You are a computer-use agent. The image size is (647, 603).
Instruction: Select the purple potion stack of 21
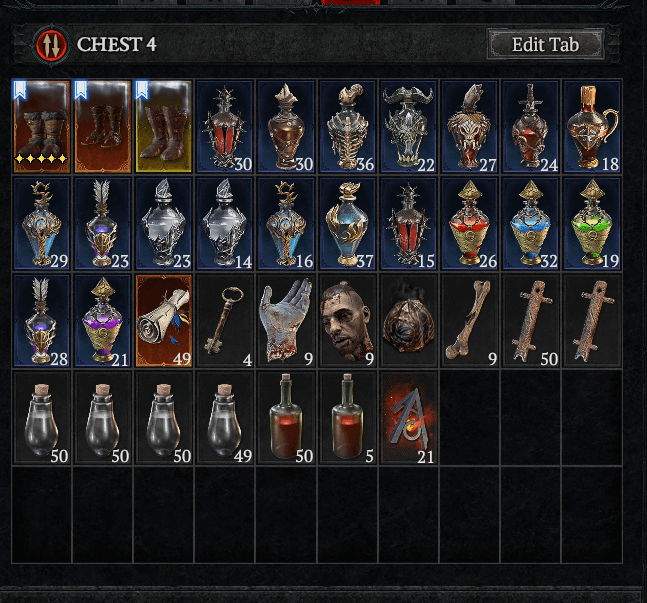pos(103,320)
